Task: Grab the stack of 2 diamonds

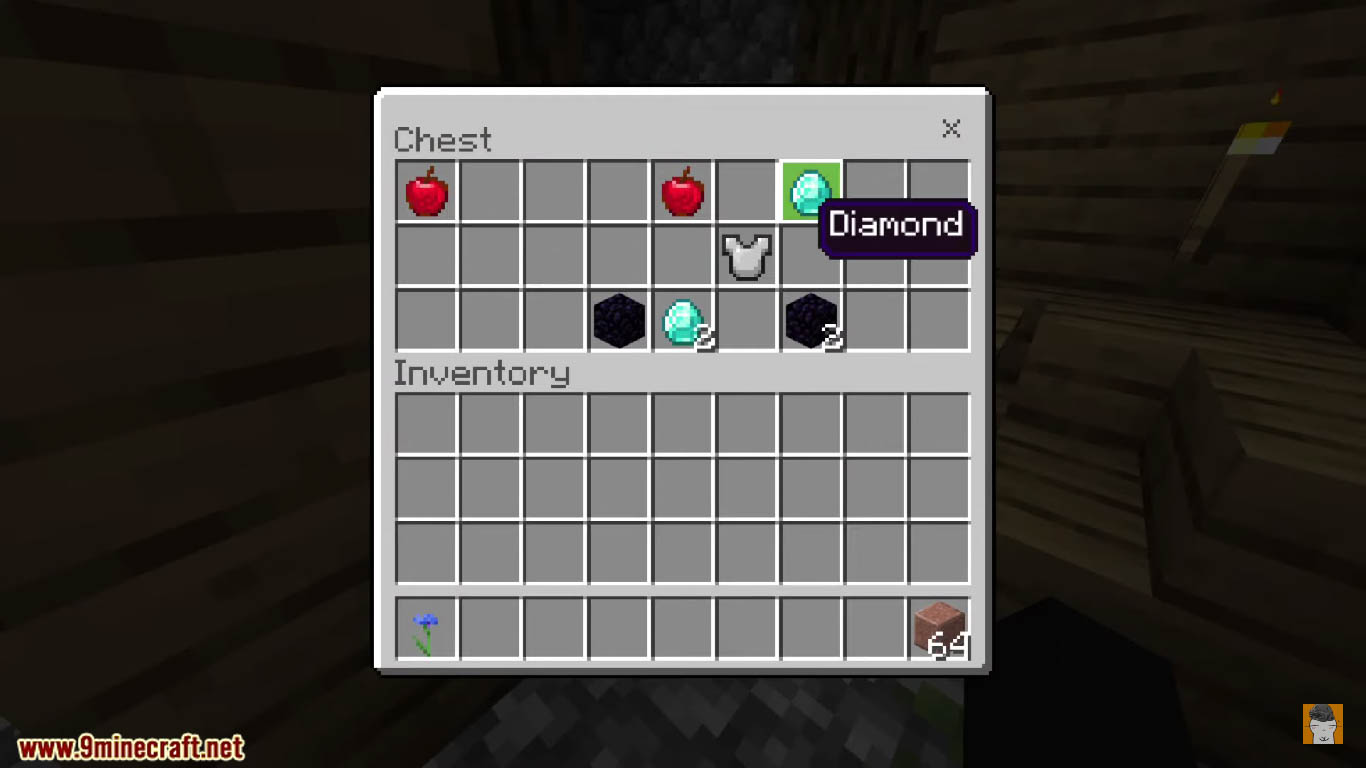Action: pyautogui.click(x=682, y=321)
